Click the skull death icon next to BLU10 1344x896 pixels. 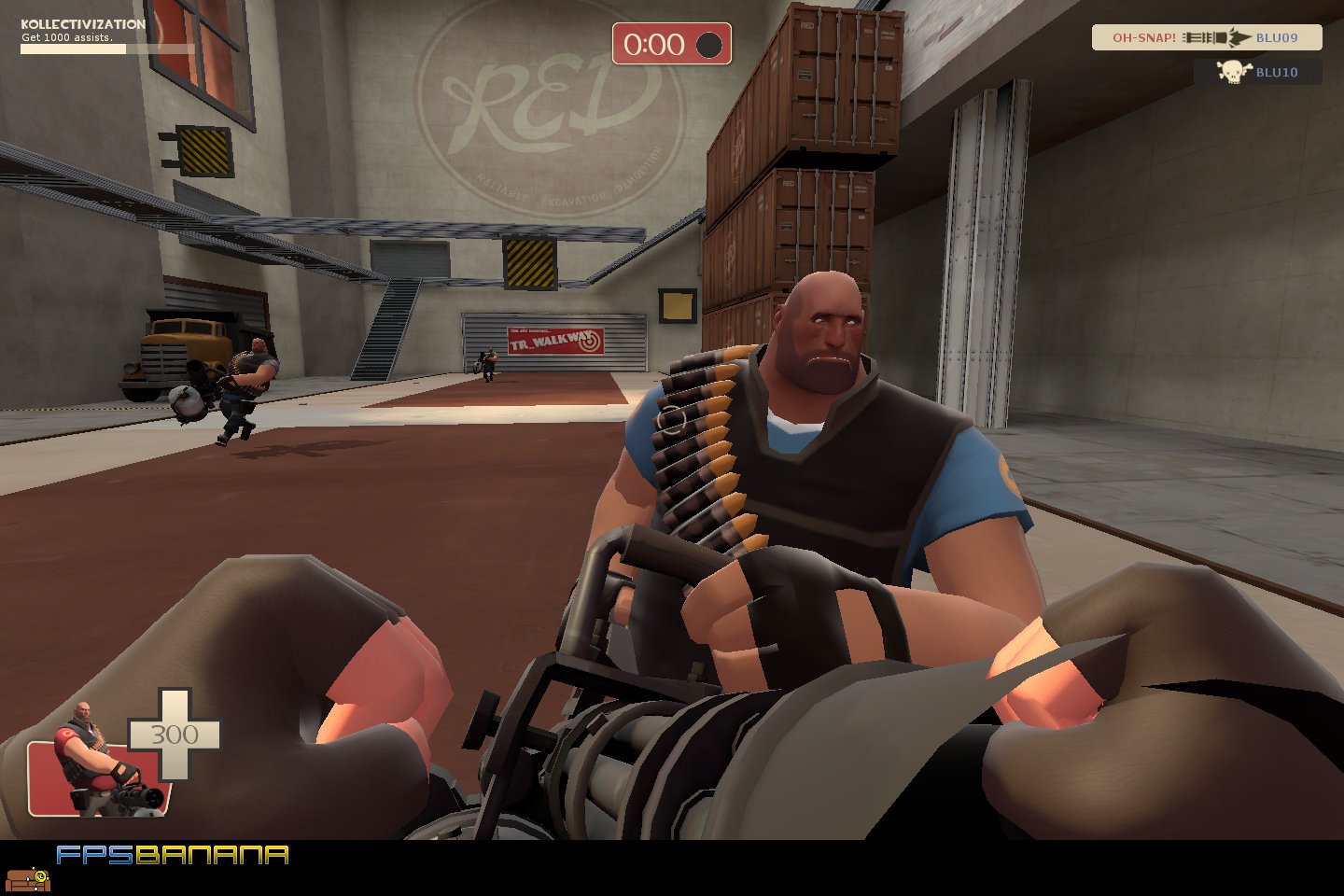coord(1235,72)
